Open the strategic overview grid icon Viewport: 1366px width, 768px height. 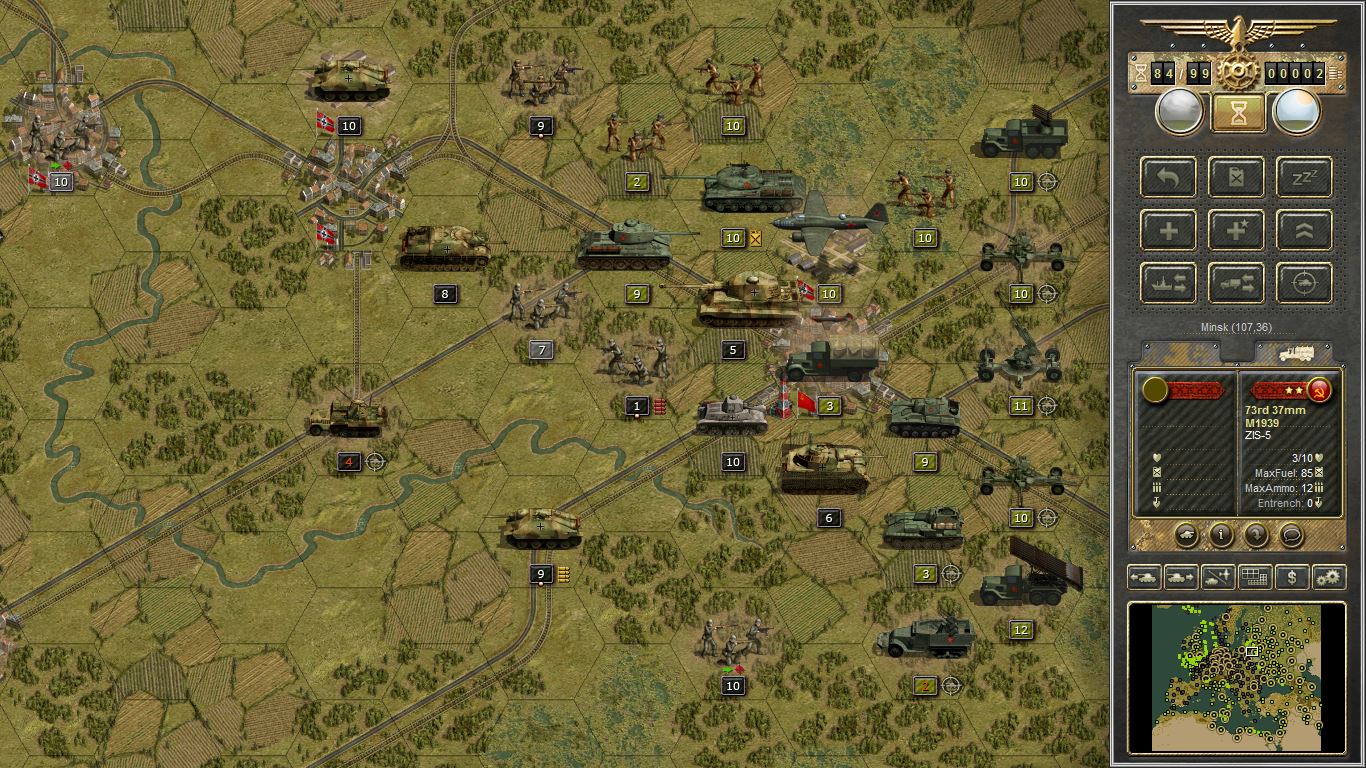1253,577
